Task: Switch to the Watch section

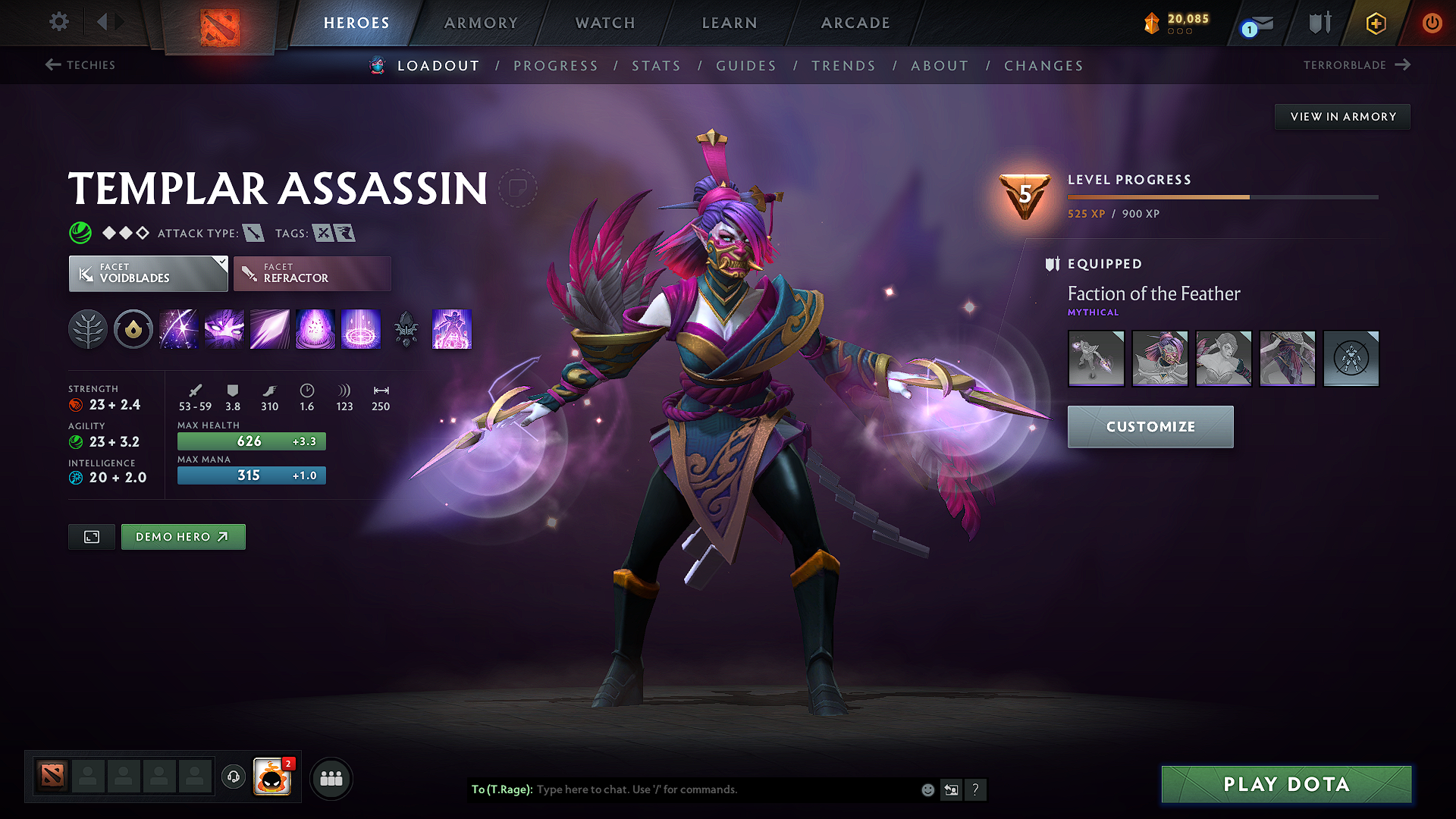Action: point(605,23)
